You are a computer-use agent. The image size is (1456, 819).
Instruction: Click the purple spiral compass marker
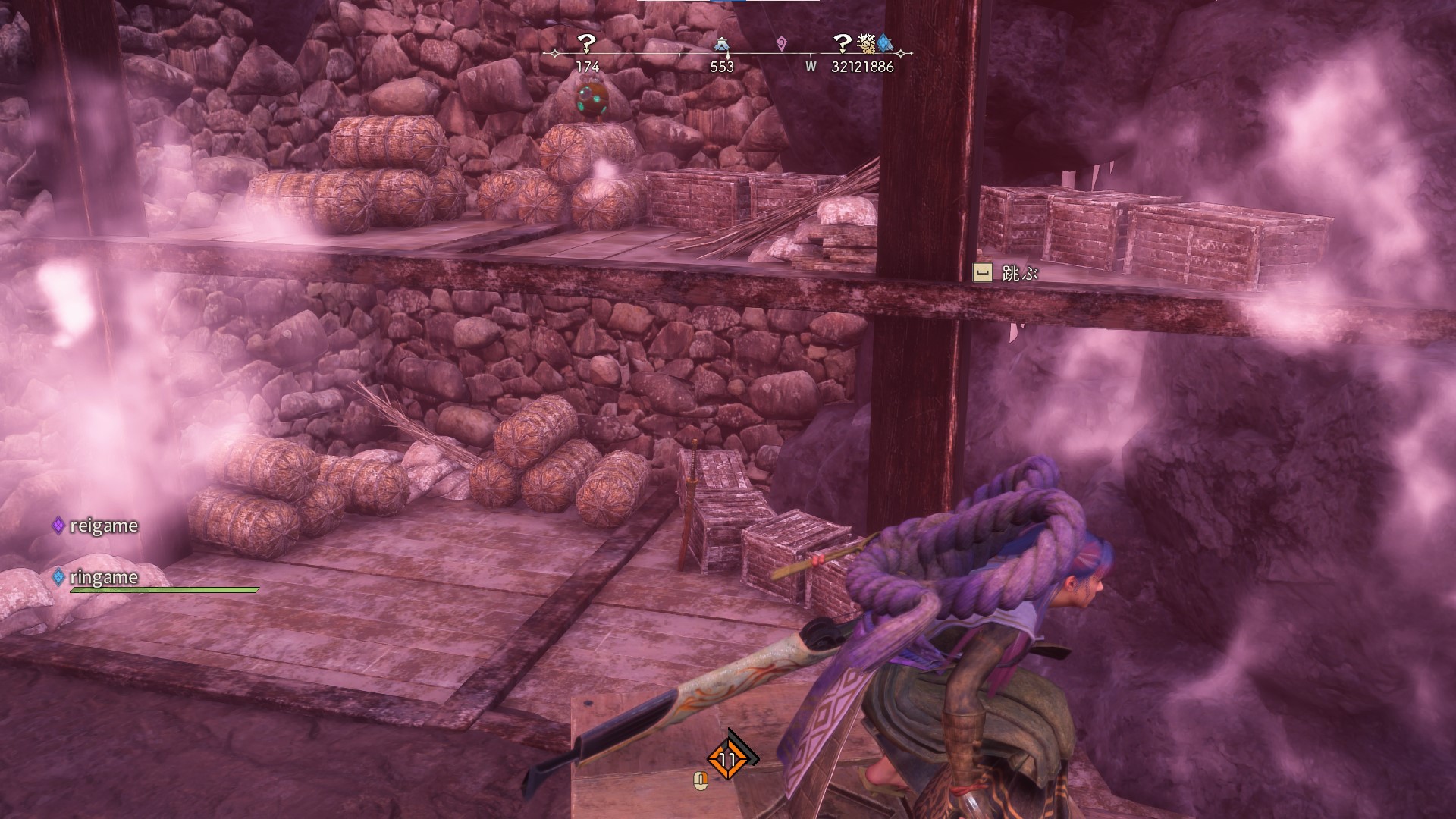tap(782, 45)
